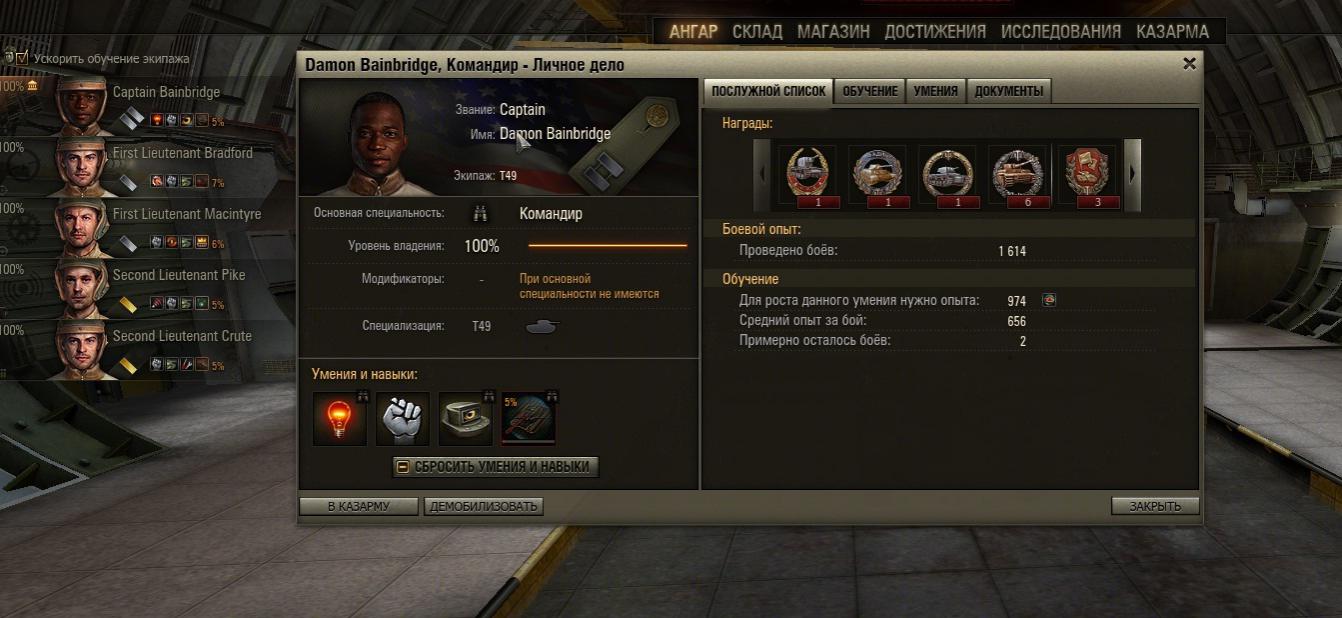Open the ДОСТИЖЕНИЯ section

935,32
